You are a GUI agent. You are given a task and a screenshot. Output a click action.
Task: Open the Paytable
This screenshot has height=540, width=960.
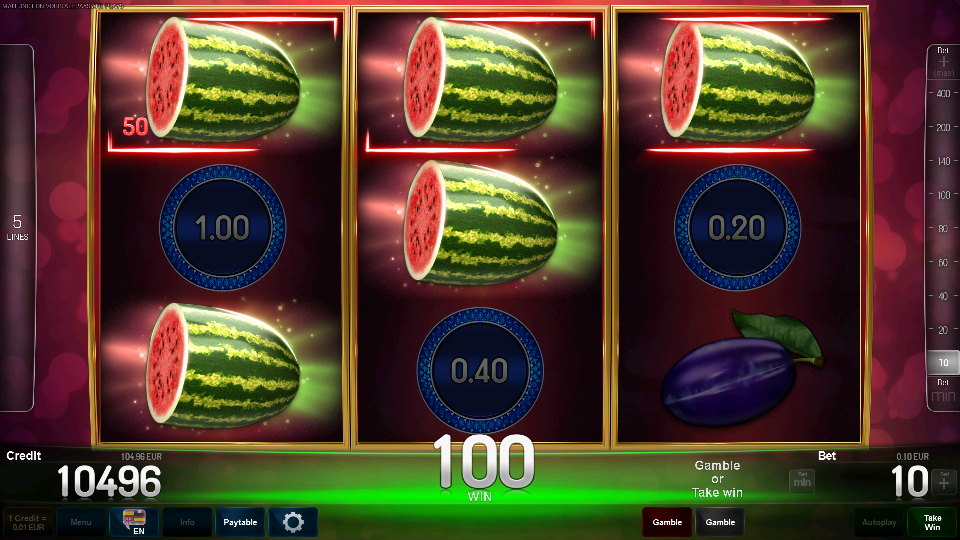(x=240, y=522)
